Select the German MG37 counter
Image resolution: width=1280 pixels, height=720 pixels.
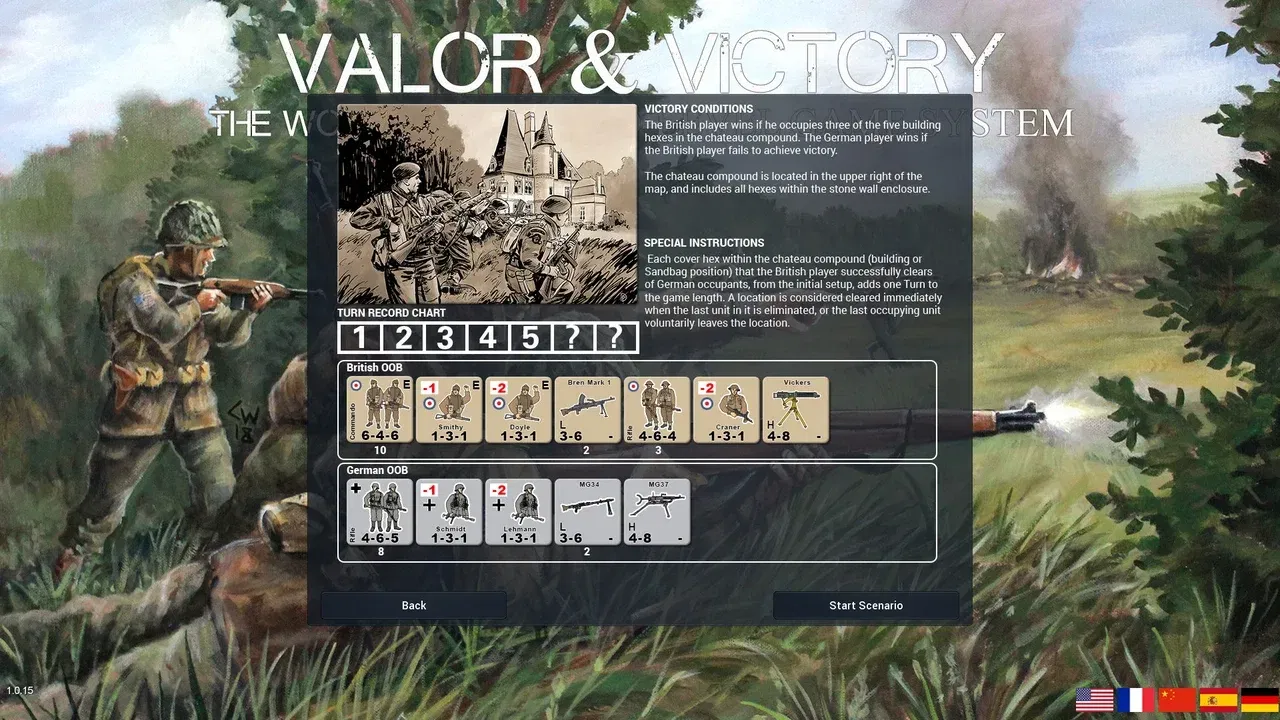pyautogui.click(x=657, y=511)
